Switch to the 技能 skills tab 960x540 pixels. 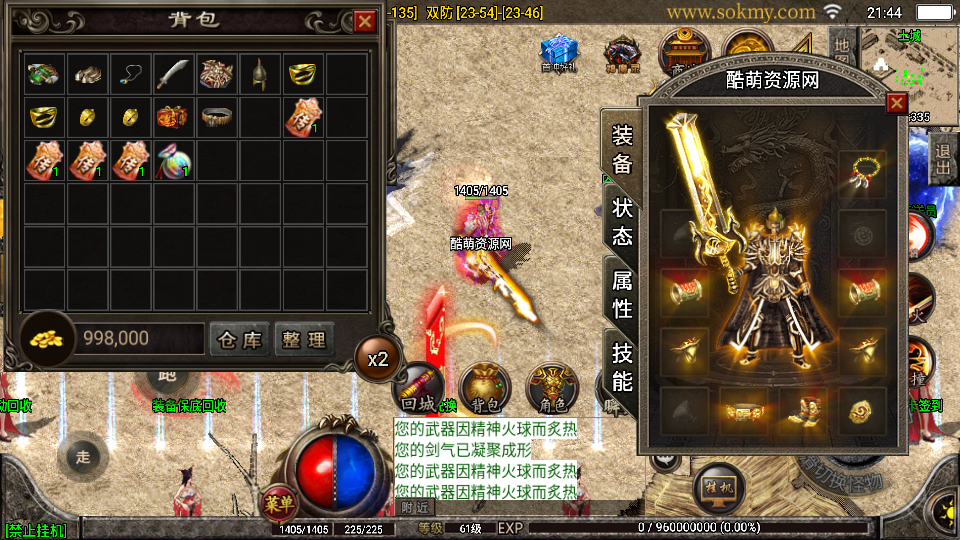(x=621, y=366)
